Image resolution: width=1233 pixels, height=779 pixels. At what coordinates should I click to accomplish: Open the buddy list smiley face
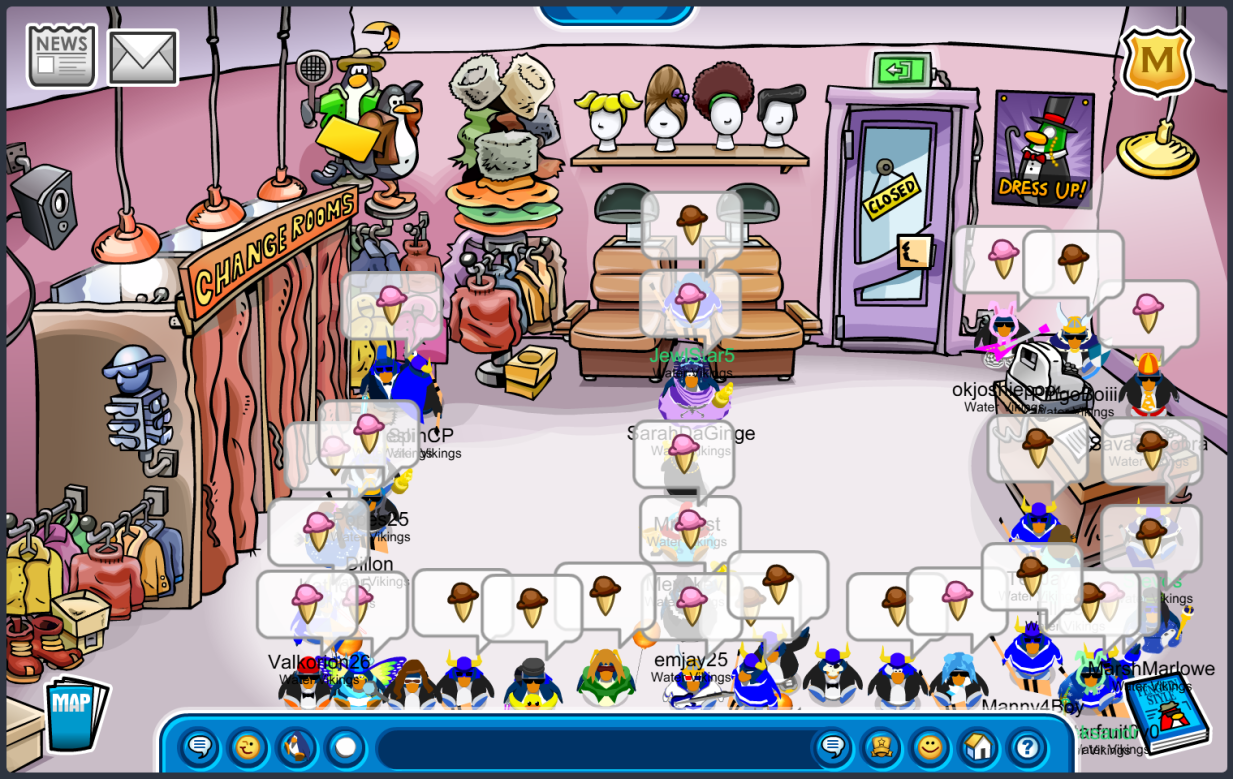tap(930, 747)
